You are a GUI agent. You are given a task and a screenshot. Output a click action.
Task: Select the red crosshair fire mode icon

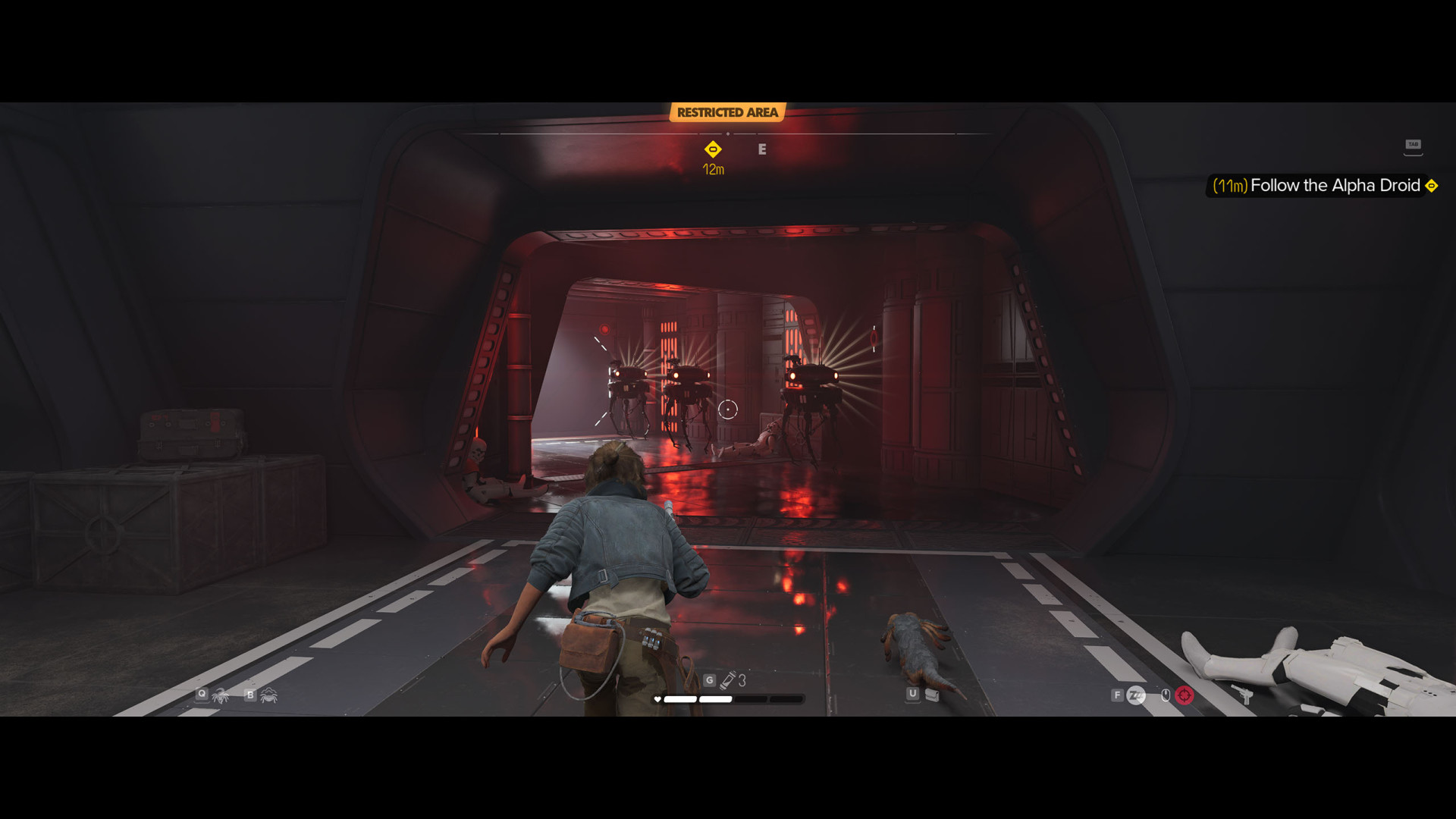1185,695
